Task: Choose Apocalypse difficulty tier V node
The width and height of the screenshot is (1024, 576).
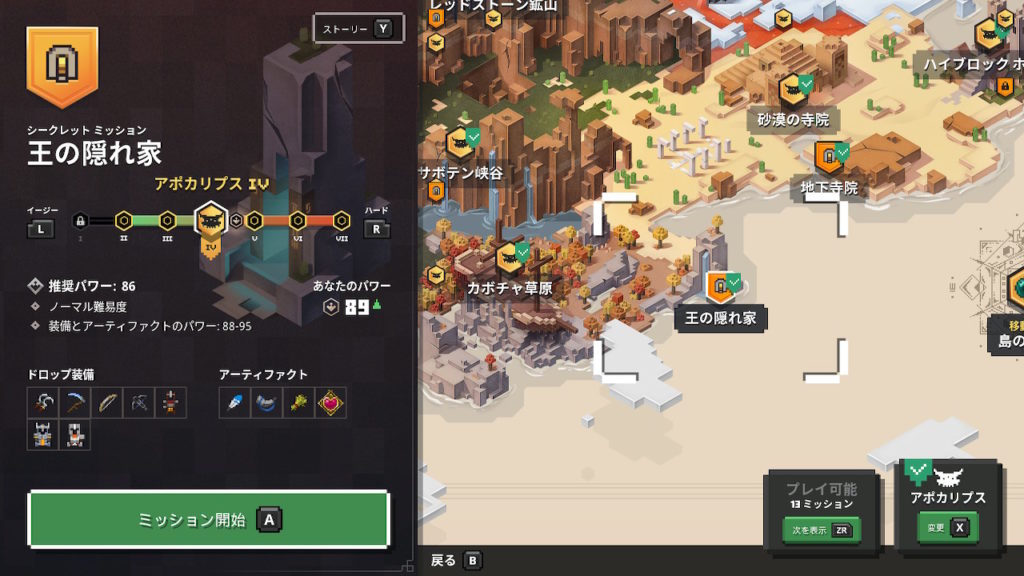Action: [252, 219]
